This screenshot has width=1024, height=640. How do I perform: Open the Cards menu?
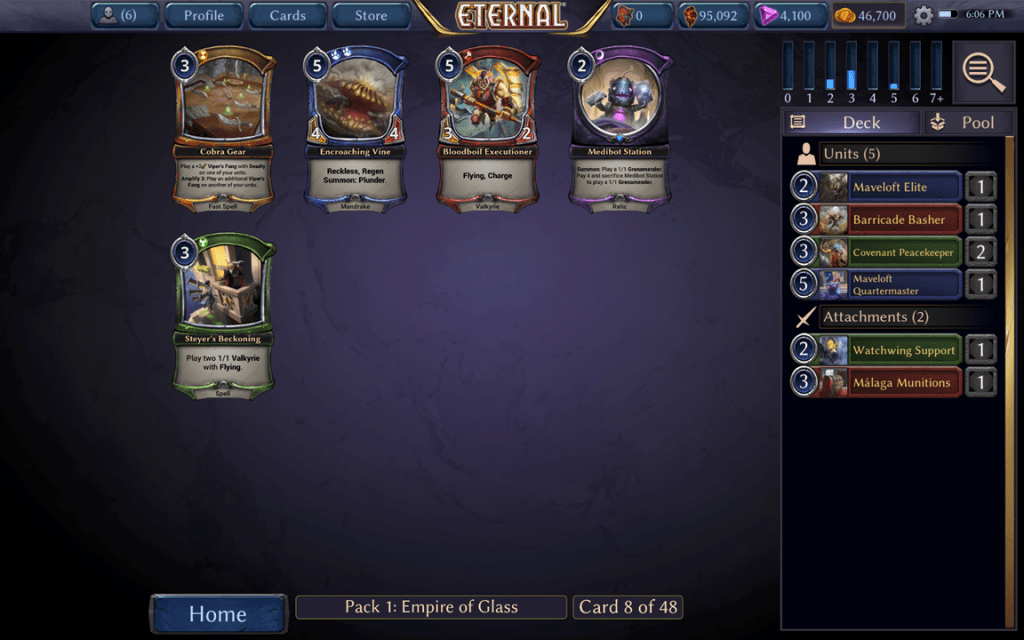tap(287, 15)
